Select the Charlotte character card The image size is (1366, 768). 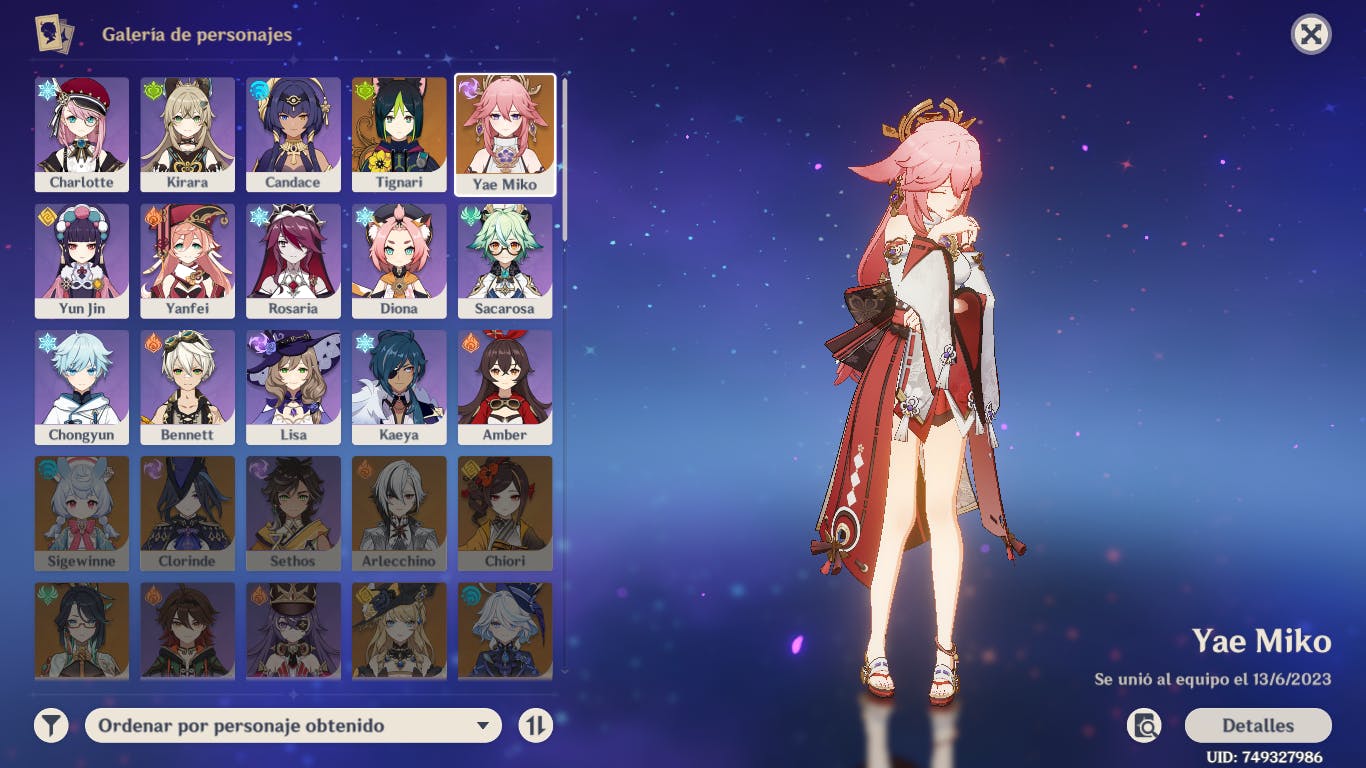click(x=82, y=134)
